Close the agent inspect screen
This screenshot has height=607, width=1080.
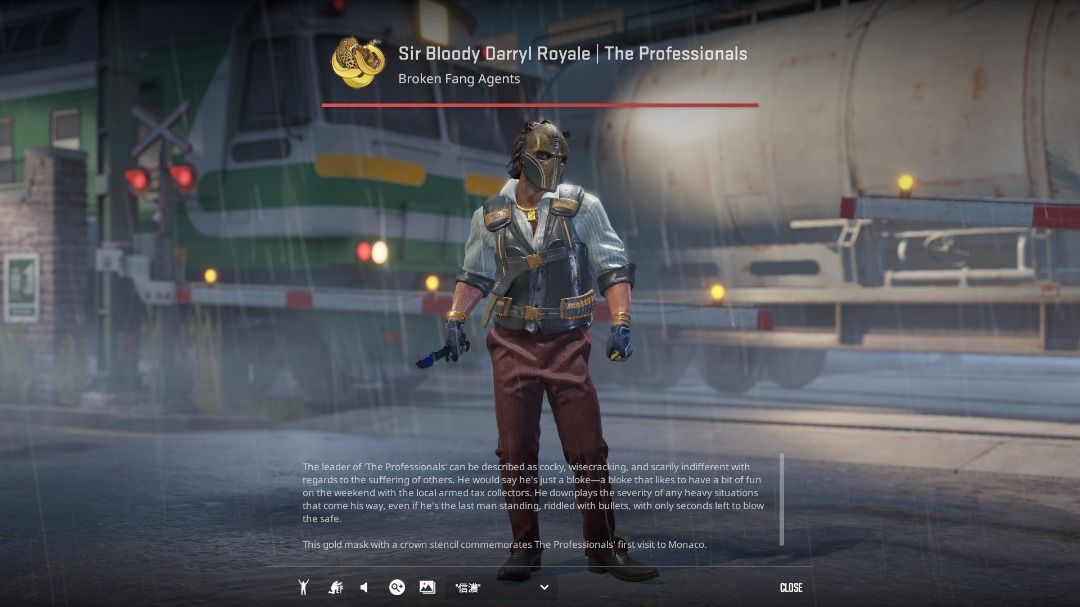(790, 587)
